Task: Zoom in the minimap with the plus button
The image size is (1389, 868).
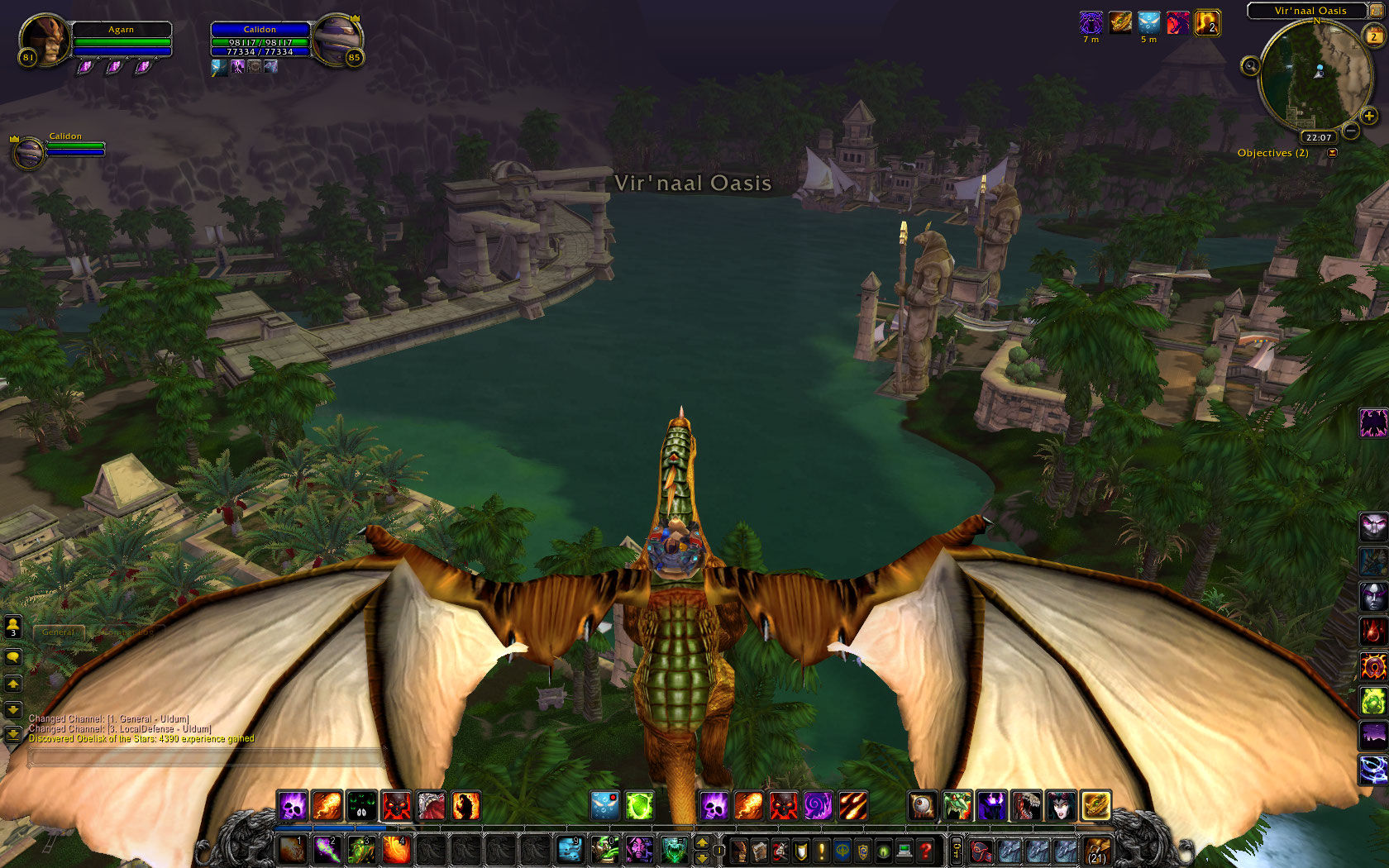Action: 1369,116
